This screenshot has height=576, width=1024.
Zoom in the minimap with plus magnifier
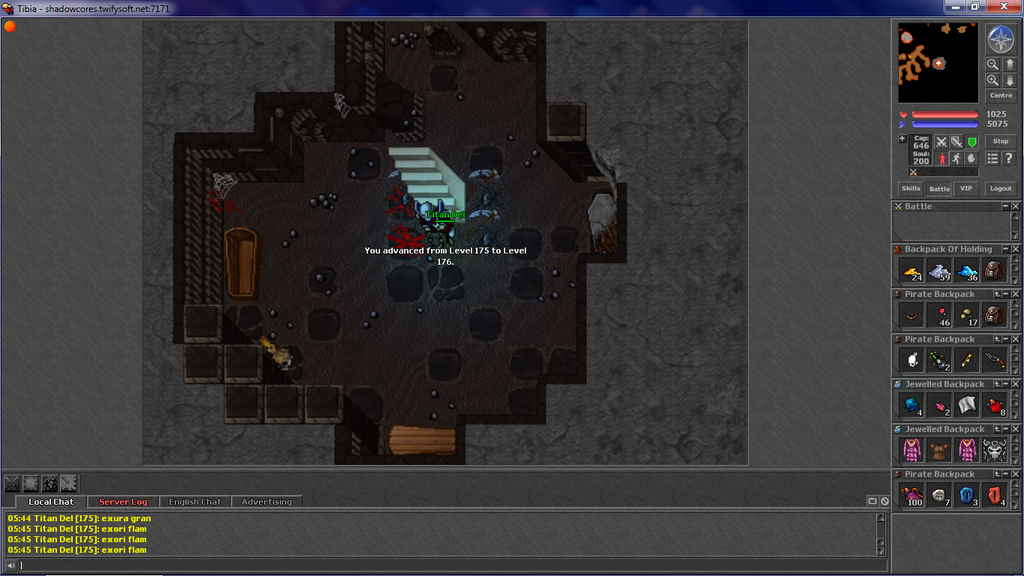click(x=993, y=81)
